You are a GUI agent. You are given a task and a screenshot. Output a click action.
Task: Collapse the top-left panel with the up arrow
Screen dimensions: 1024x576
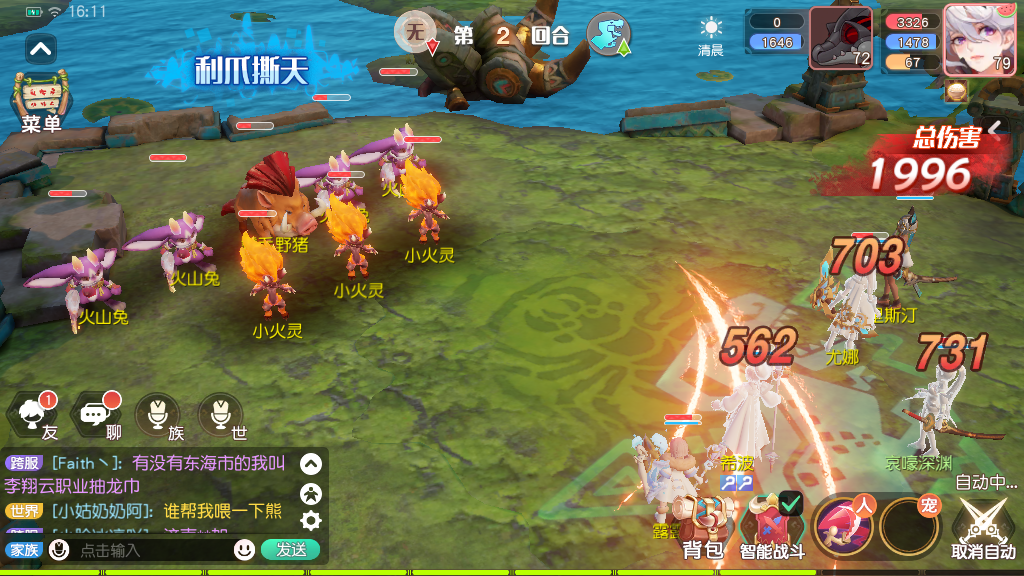[x=41, y=47]
